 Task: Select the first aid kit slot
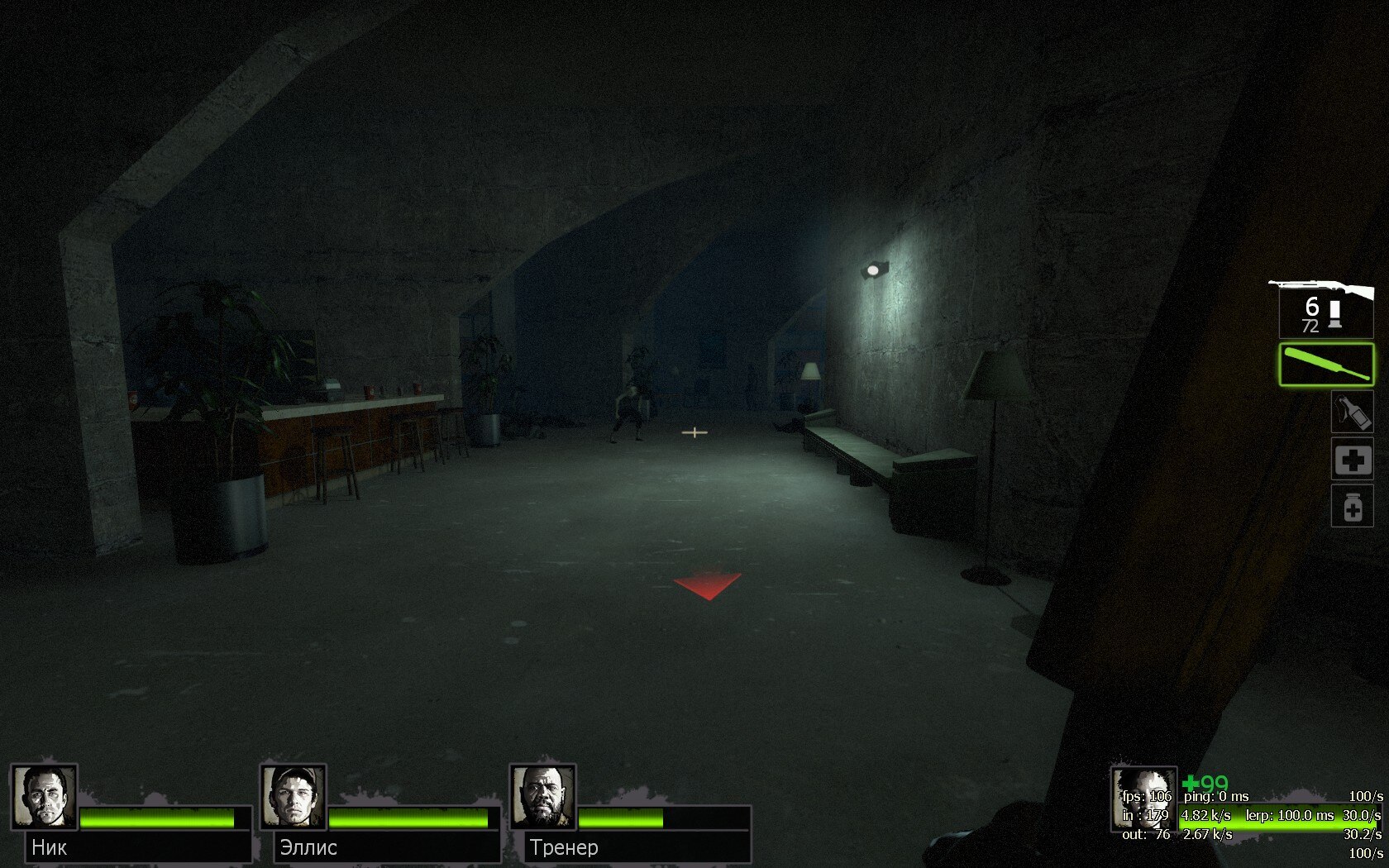(1352, 460)
